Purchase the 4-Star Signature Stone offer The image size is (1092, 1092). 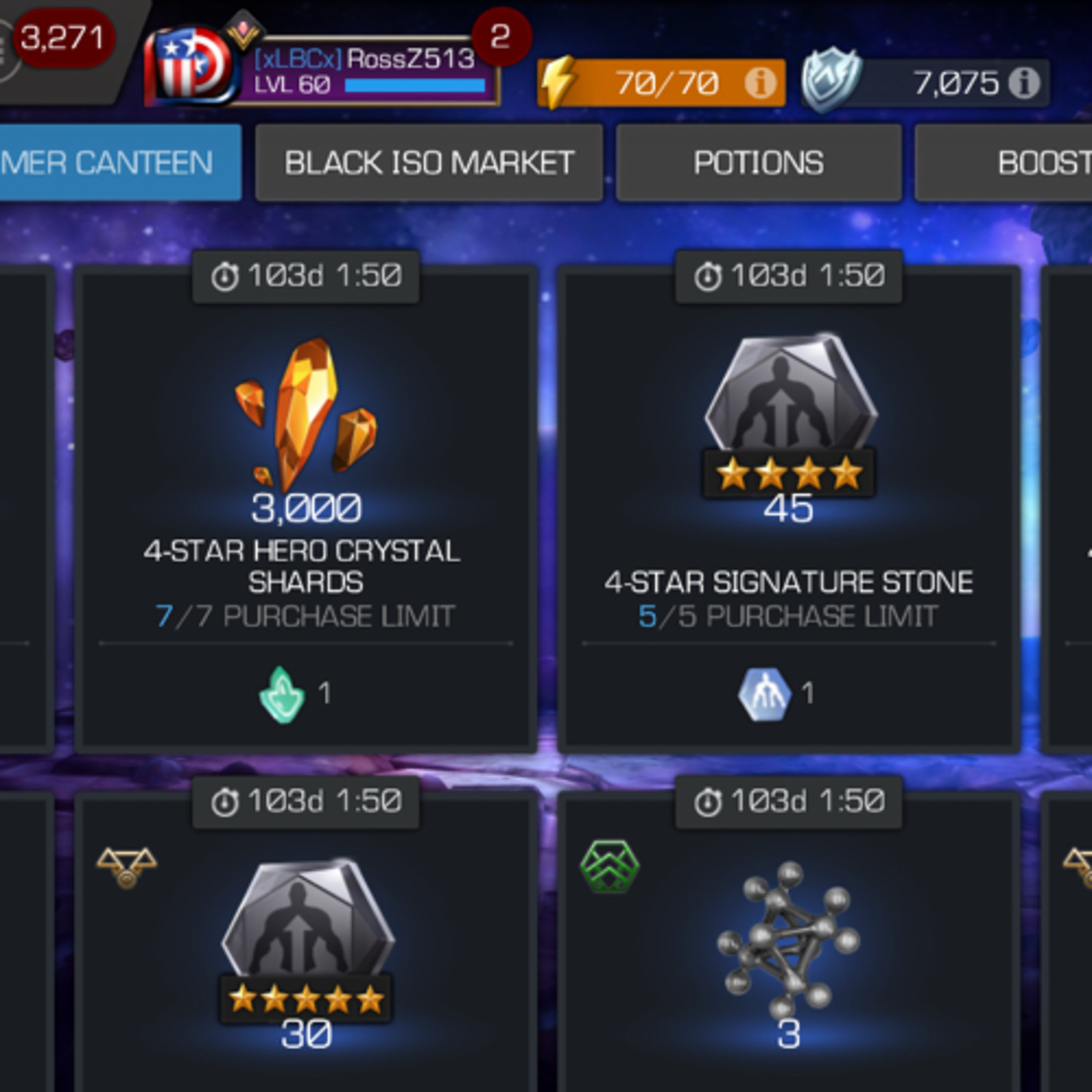788,509
